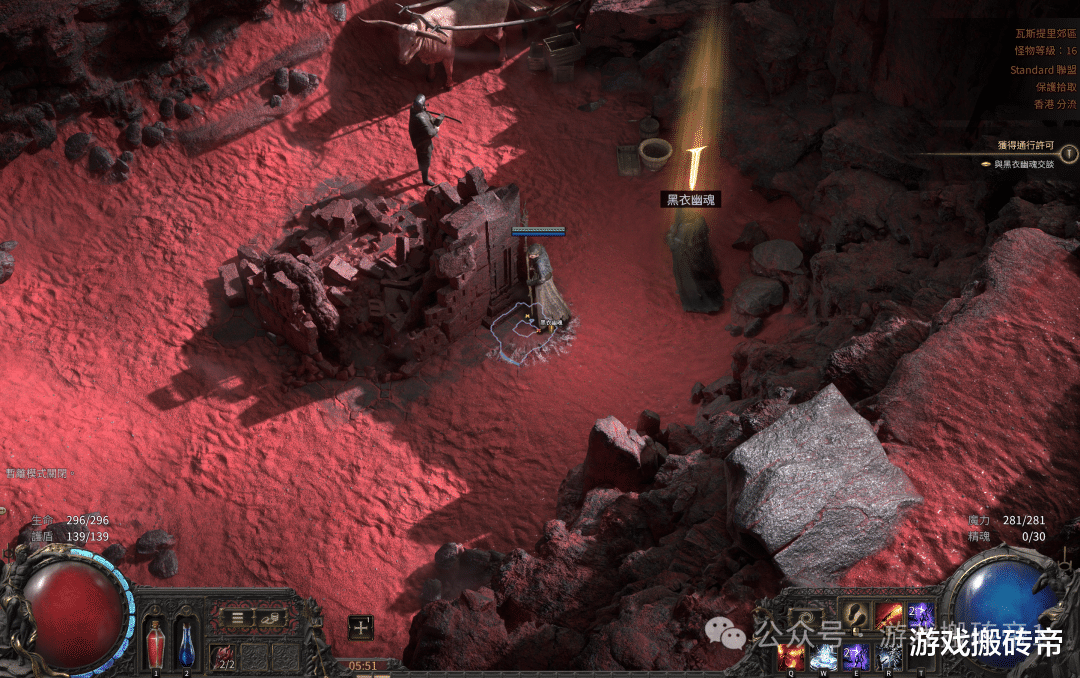The height and width of the screenshot is (678, 1080).
Task: Use the blue mana flask
Action: coord(186,643)
